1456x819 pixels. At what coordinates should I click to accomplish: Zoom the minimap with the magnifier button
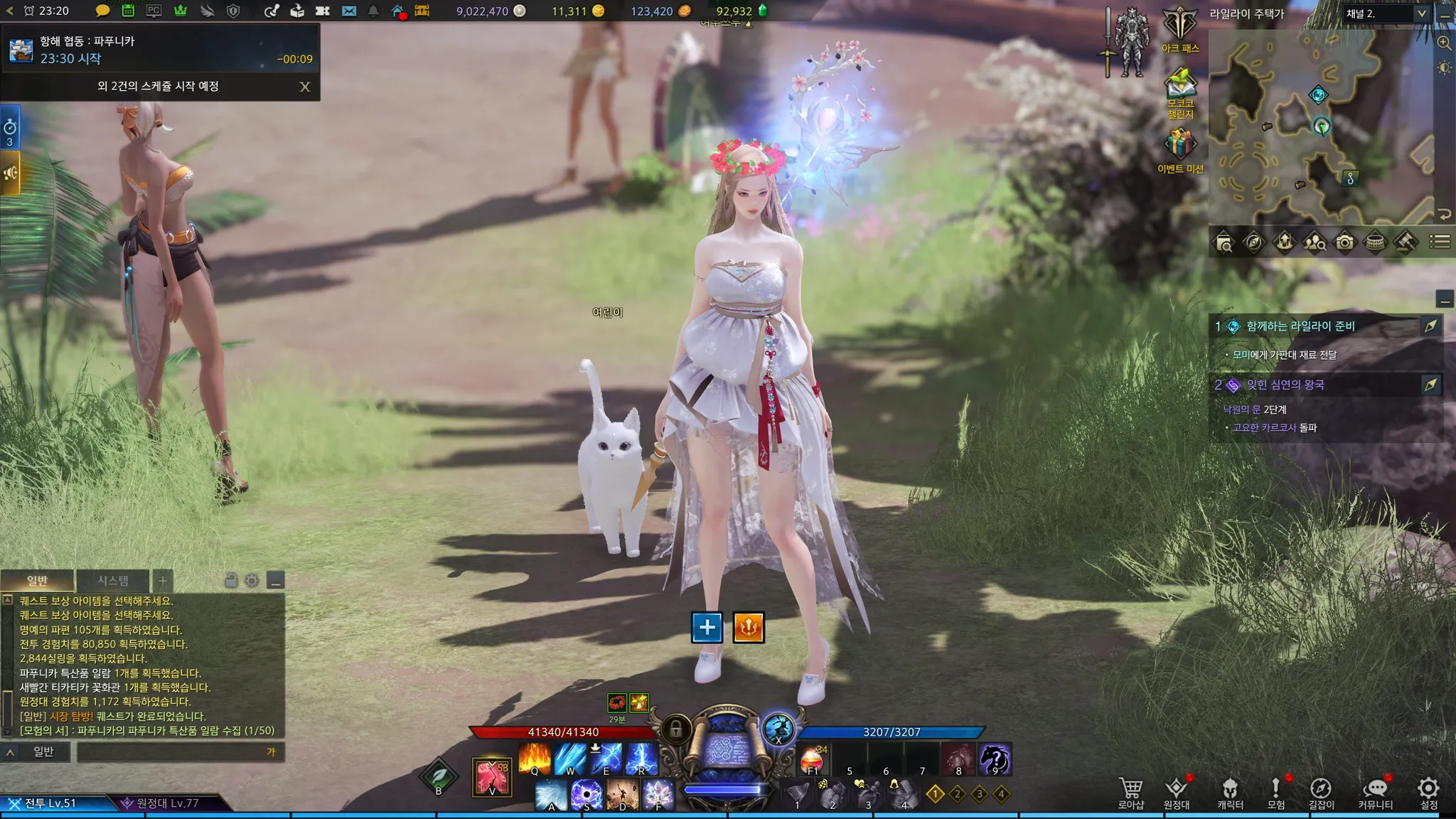[1444, 43]
